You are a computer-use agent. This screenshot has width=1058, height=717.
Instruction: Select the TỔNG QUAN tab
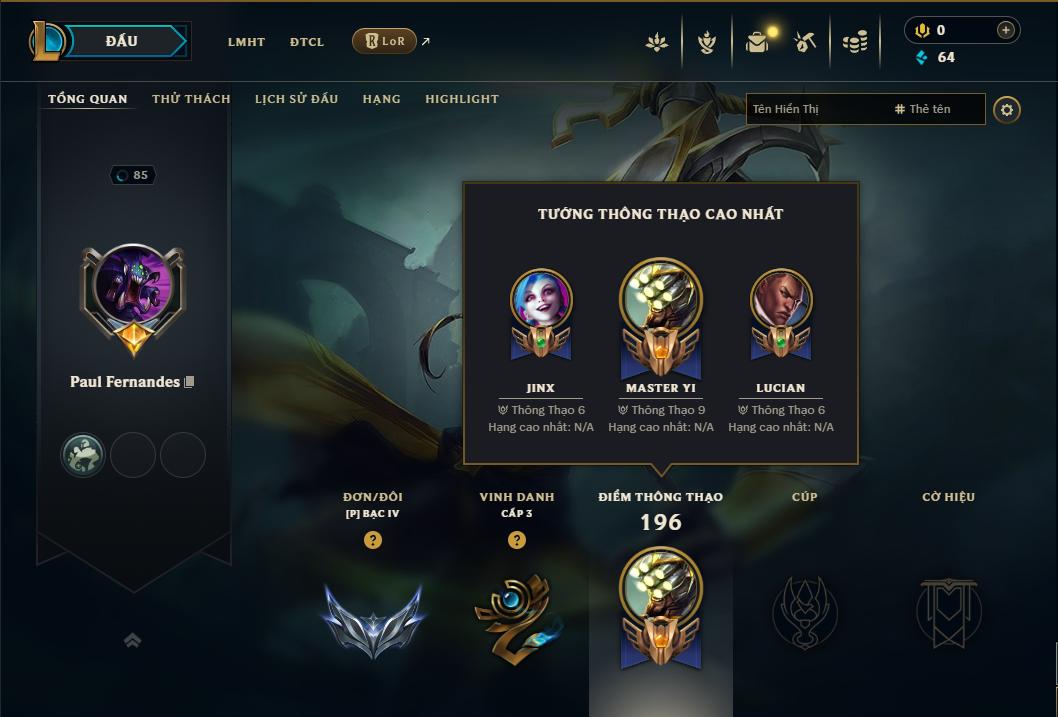[88, 99]
